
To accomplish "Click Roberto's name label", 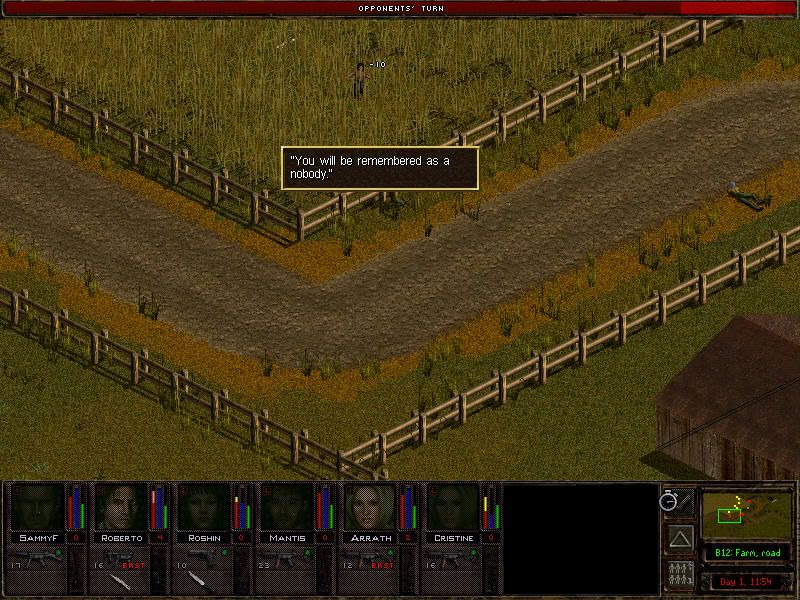I will (x=121, y=538).
